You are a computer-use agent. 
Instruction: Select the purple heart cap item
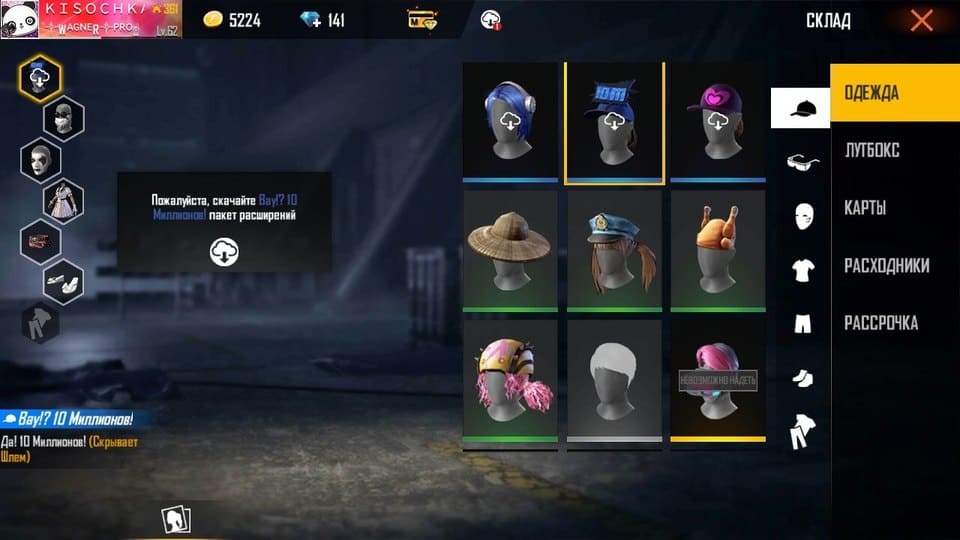tap(717, 121)
